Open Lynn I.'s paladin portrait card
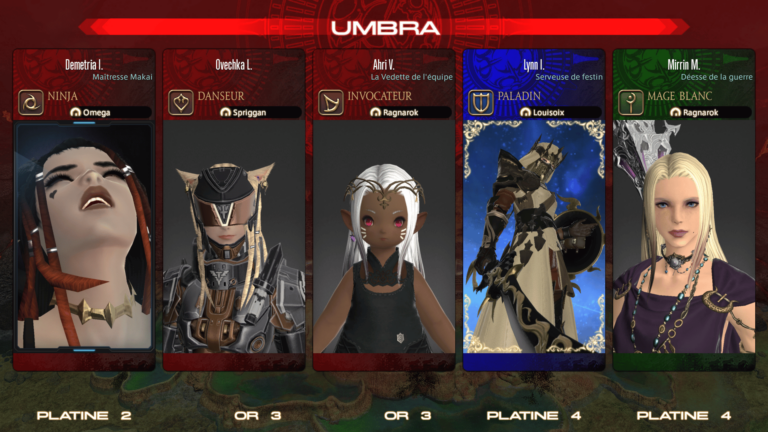 point(534,237)
